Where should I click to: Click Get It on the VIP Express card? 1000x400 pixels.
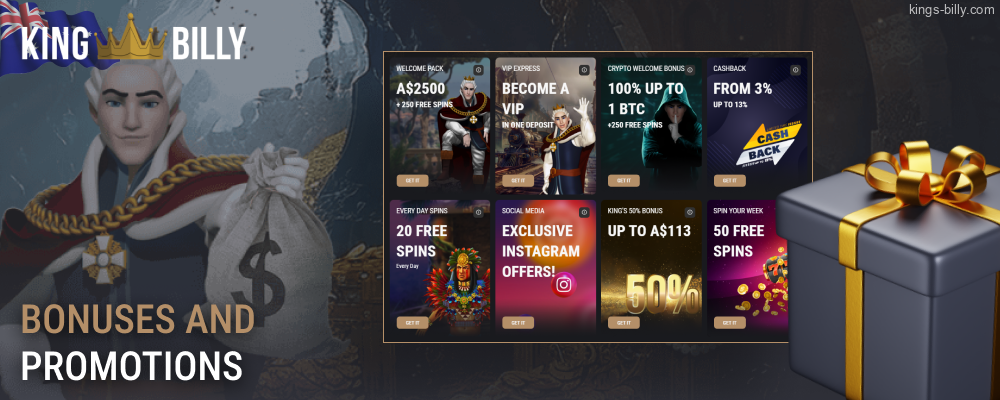(x=517, y=181)
